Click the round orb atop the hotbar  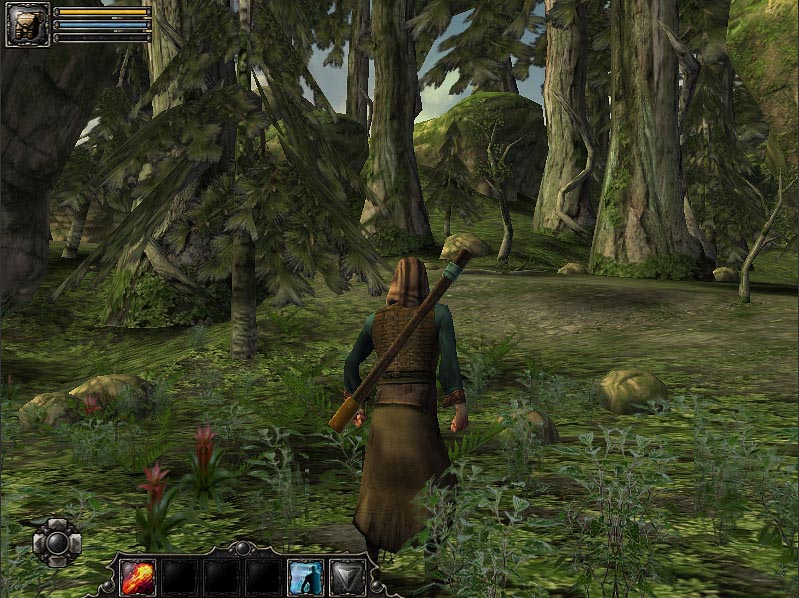pos(243,547)
